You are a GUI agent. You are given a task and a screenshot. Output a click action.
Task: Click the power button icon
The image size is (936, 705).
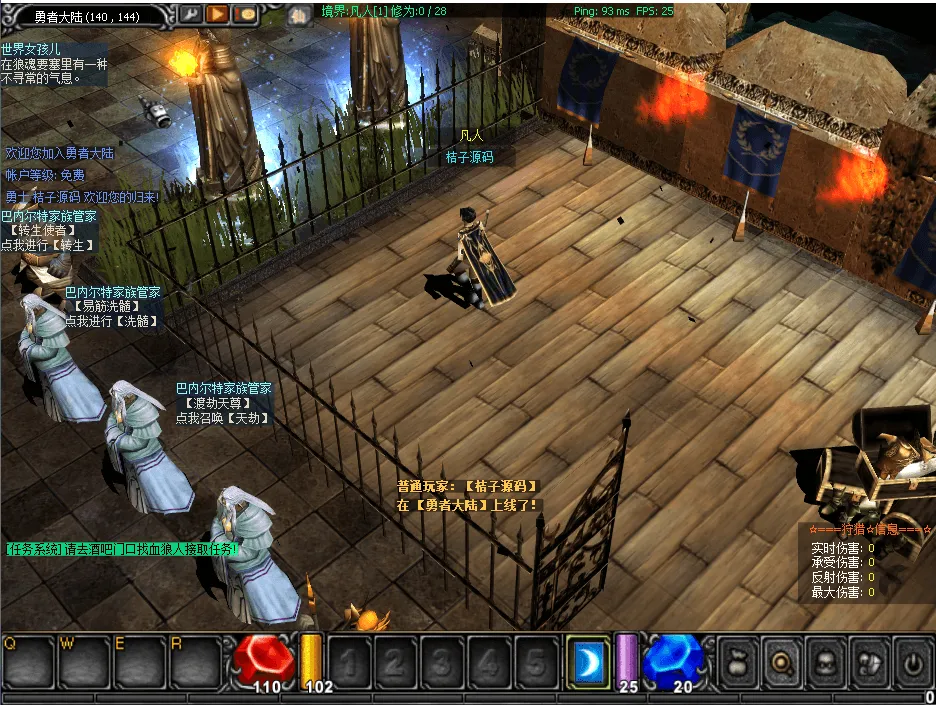[914, 661]
